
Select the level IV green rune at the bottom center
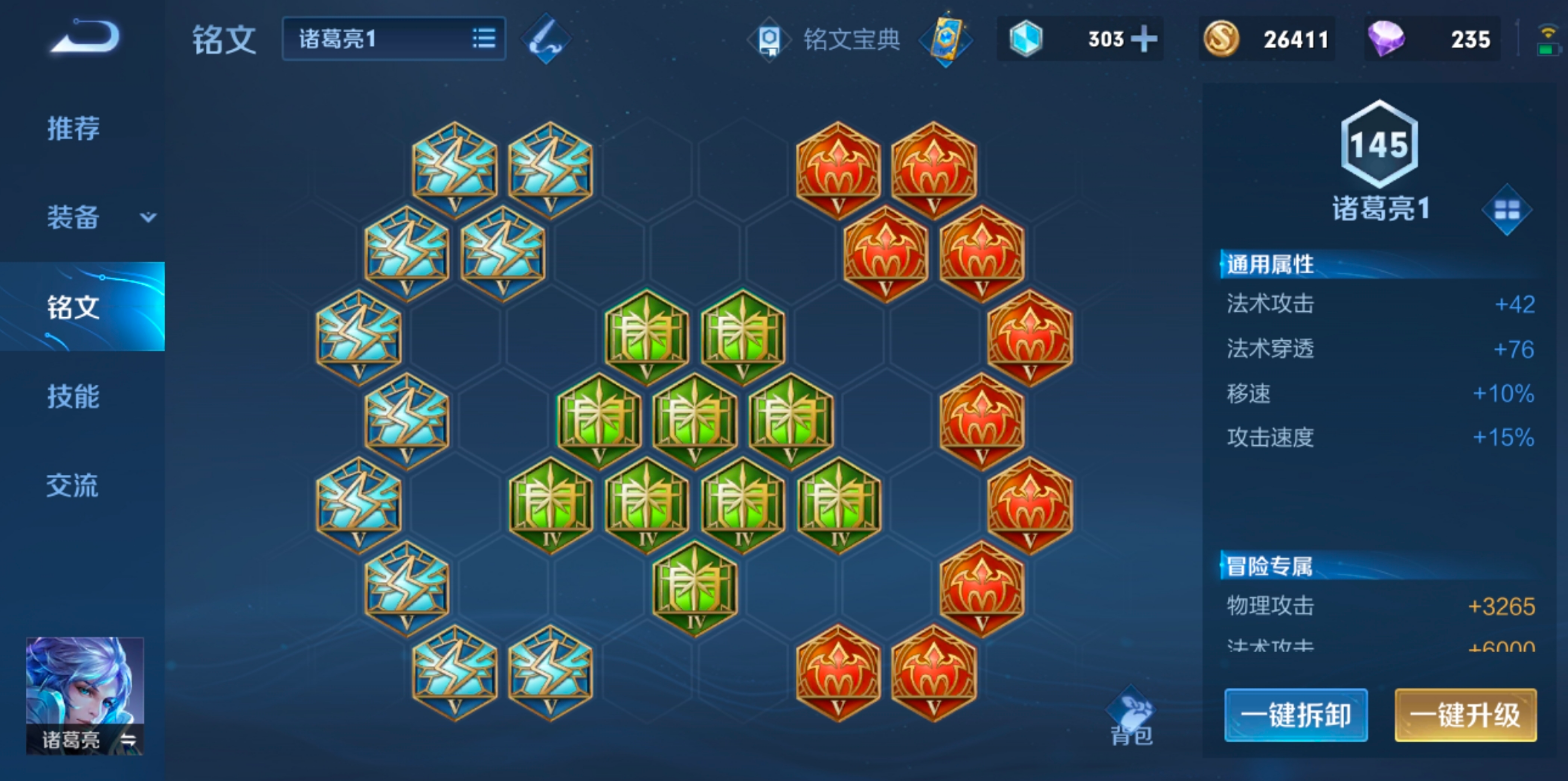click(x=695, y=589)
